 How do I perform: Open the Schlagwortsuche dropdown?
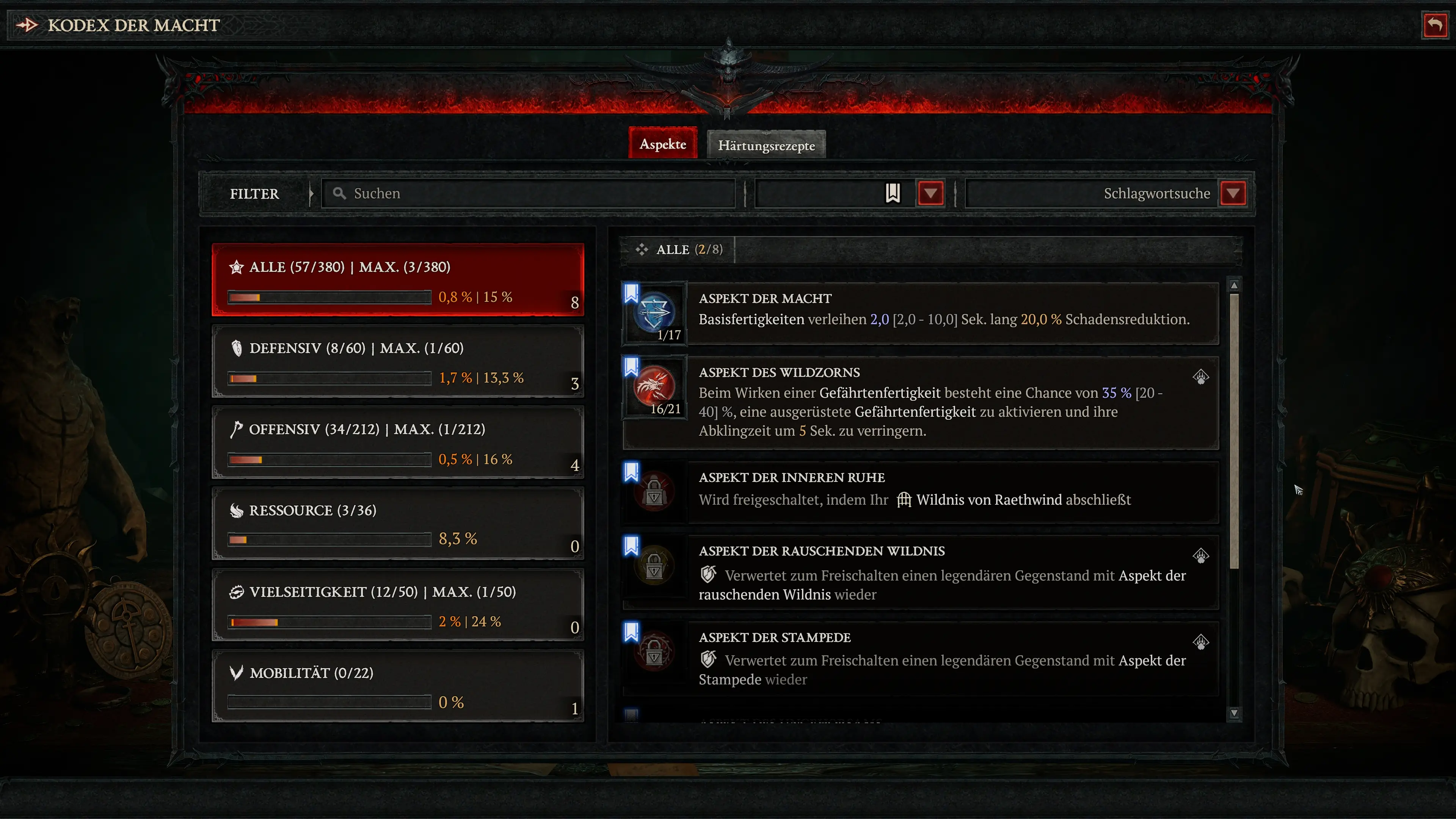coord(1233,193)
